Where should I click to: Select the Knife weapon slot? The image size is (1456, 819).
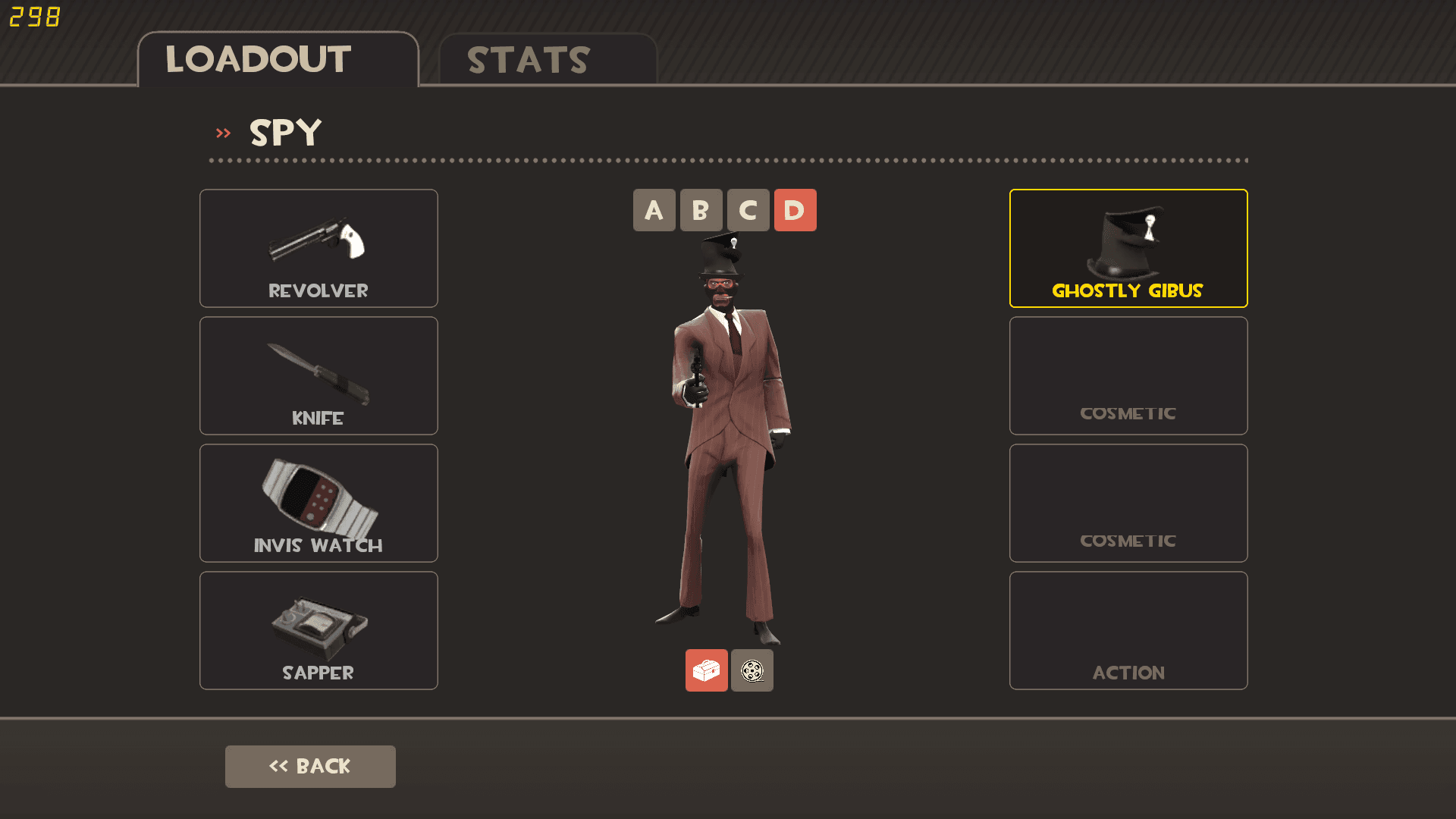[318, 375]
